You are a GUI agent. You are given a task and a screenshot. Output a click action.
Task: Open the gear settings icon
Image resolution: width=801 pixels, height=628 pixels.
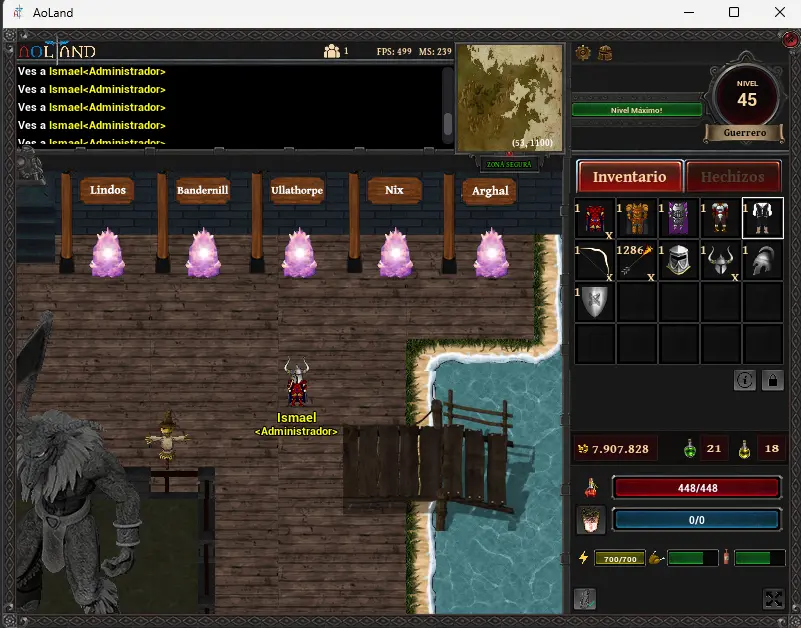click(x=584, y=53)
